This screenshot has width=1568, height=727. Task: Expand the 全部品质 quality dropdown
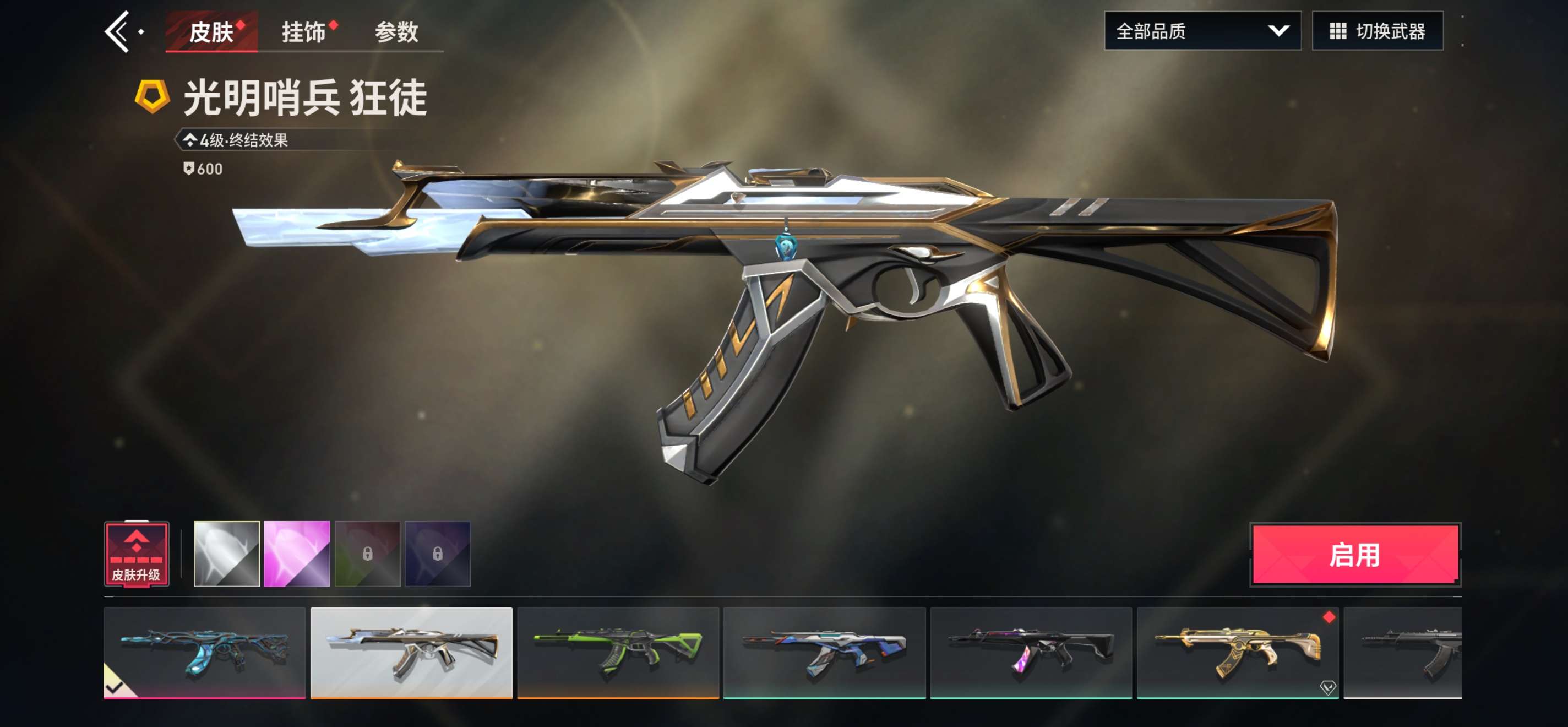tap(1201, 31)
